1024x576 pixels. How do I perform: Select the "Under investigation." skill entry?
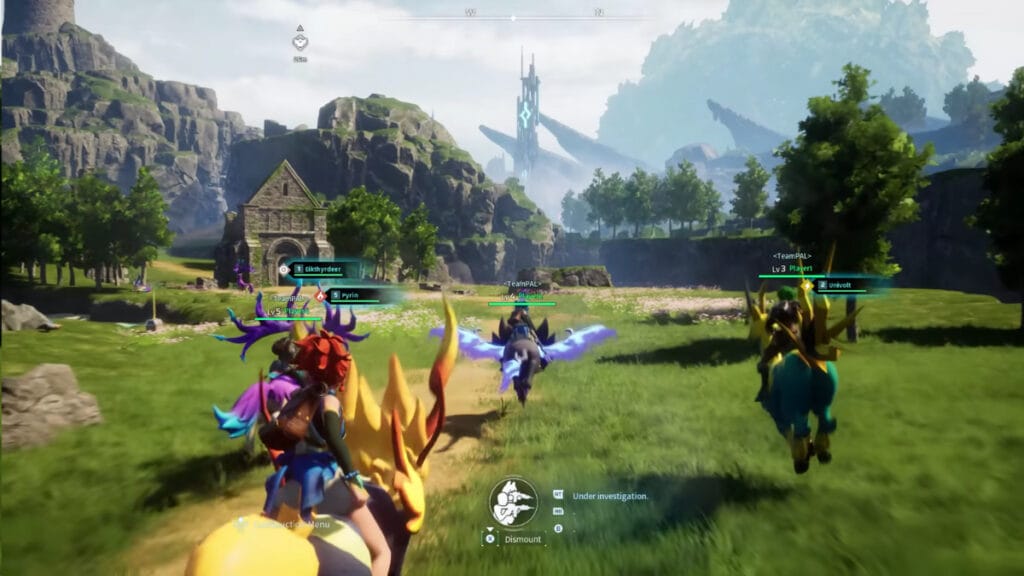(610, 495)
